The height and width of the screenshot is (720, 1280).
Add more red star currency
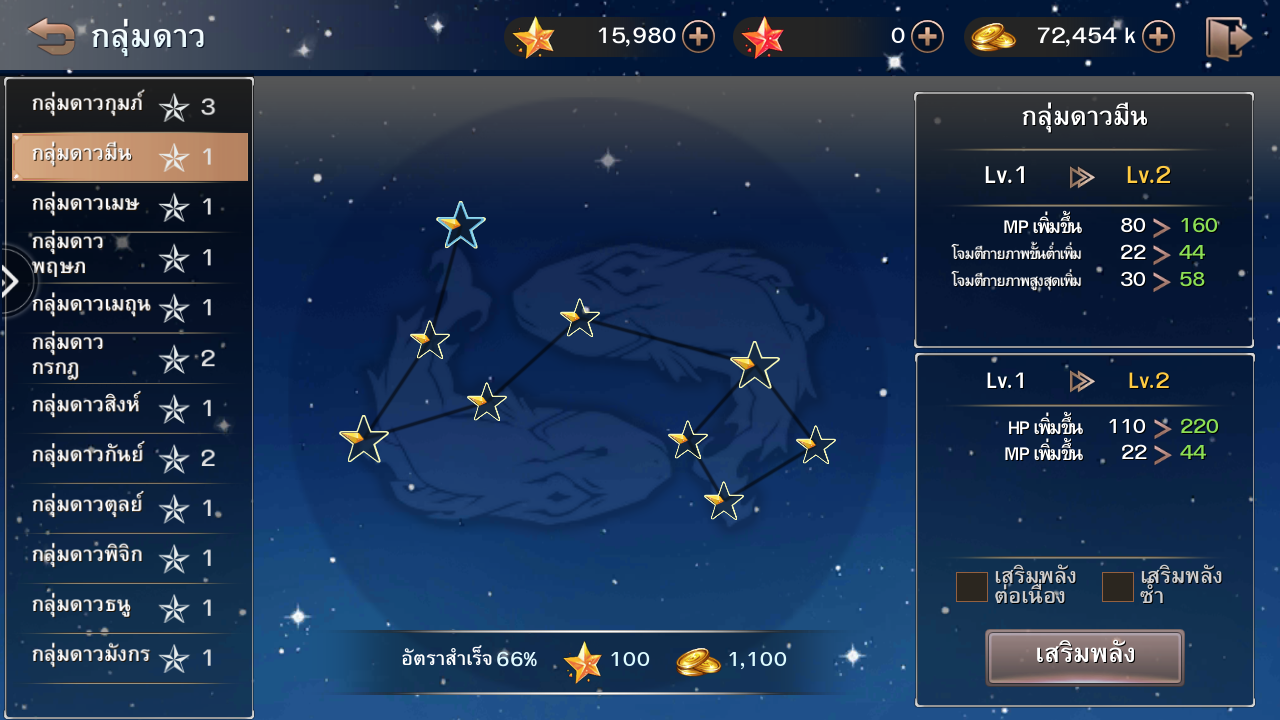tap(927, 37)
